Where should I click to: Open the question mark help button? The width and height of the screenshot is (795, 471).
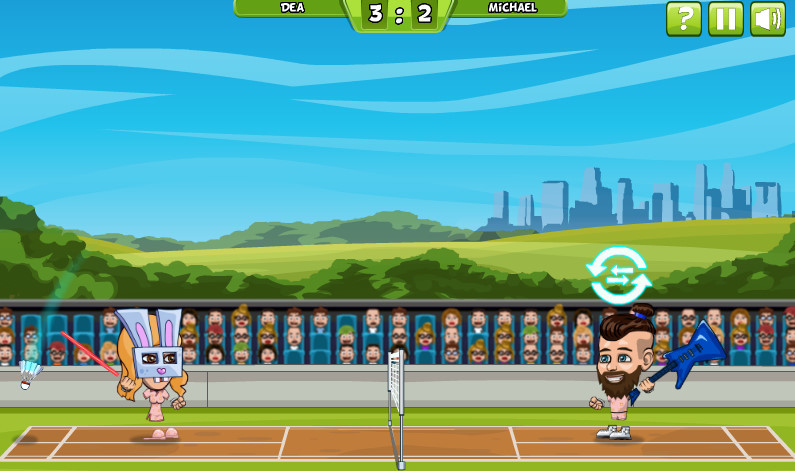(684, 19)
